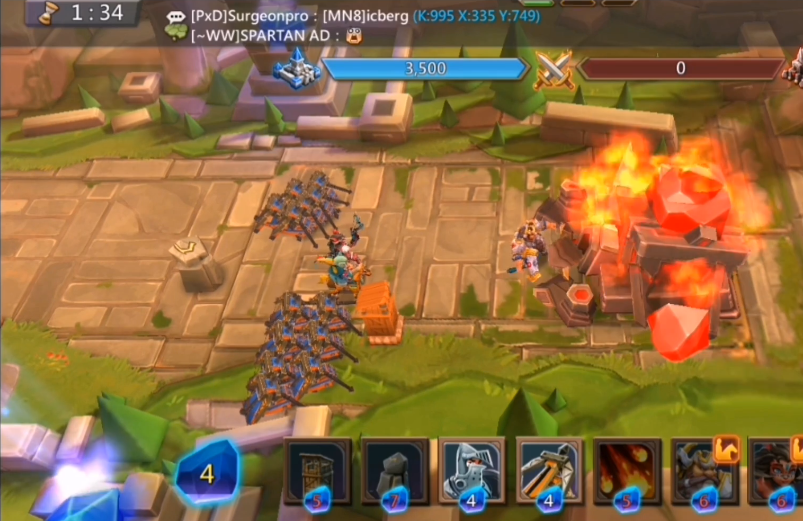Activate the fire meteor spell card
This screenshot has width=803, height=521.
[626, 470]
